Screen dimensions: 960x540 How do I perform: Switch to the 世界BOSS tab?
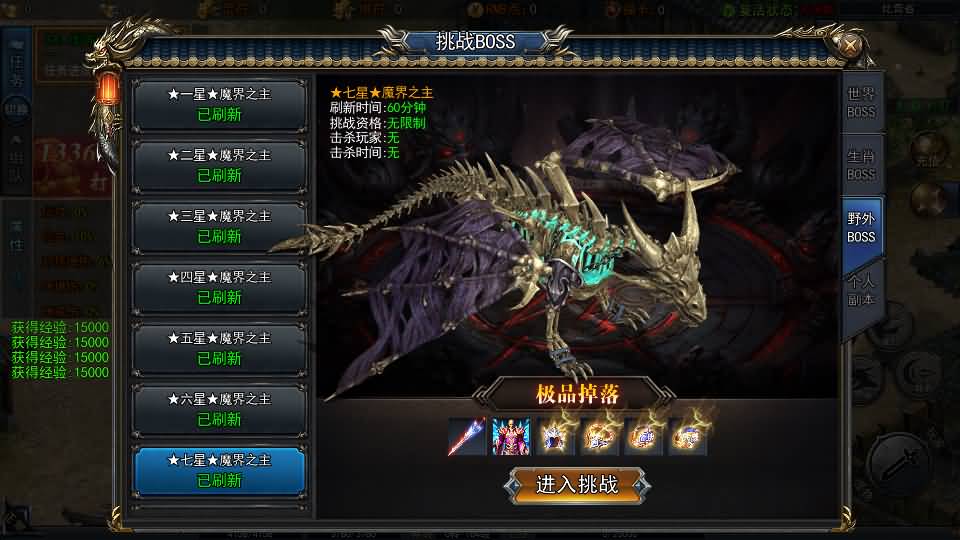[861, 102]
